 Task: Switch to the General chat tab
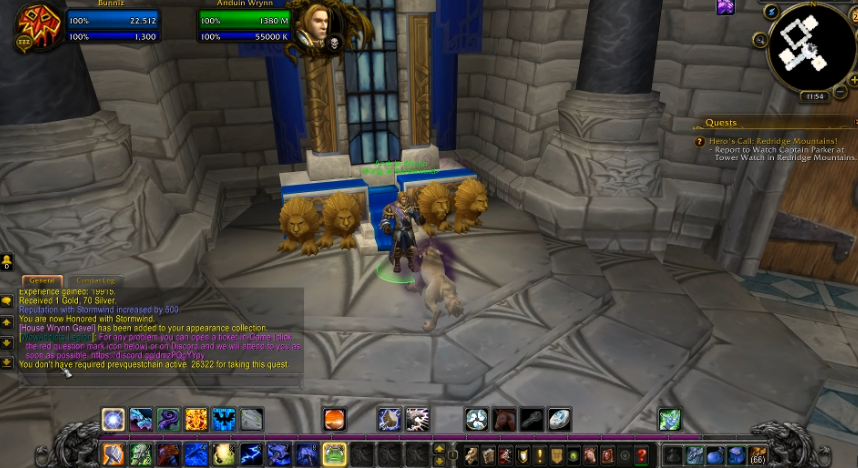click(41, 281)
